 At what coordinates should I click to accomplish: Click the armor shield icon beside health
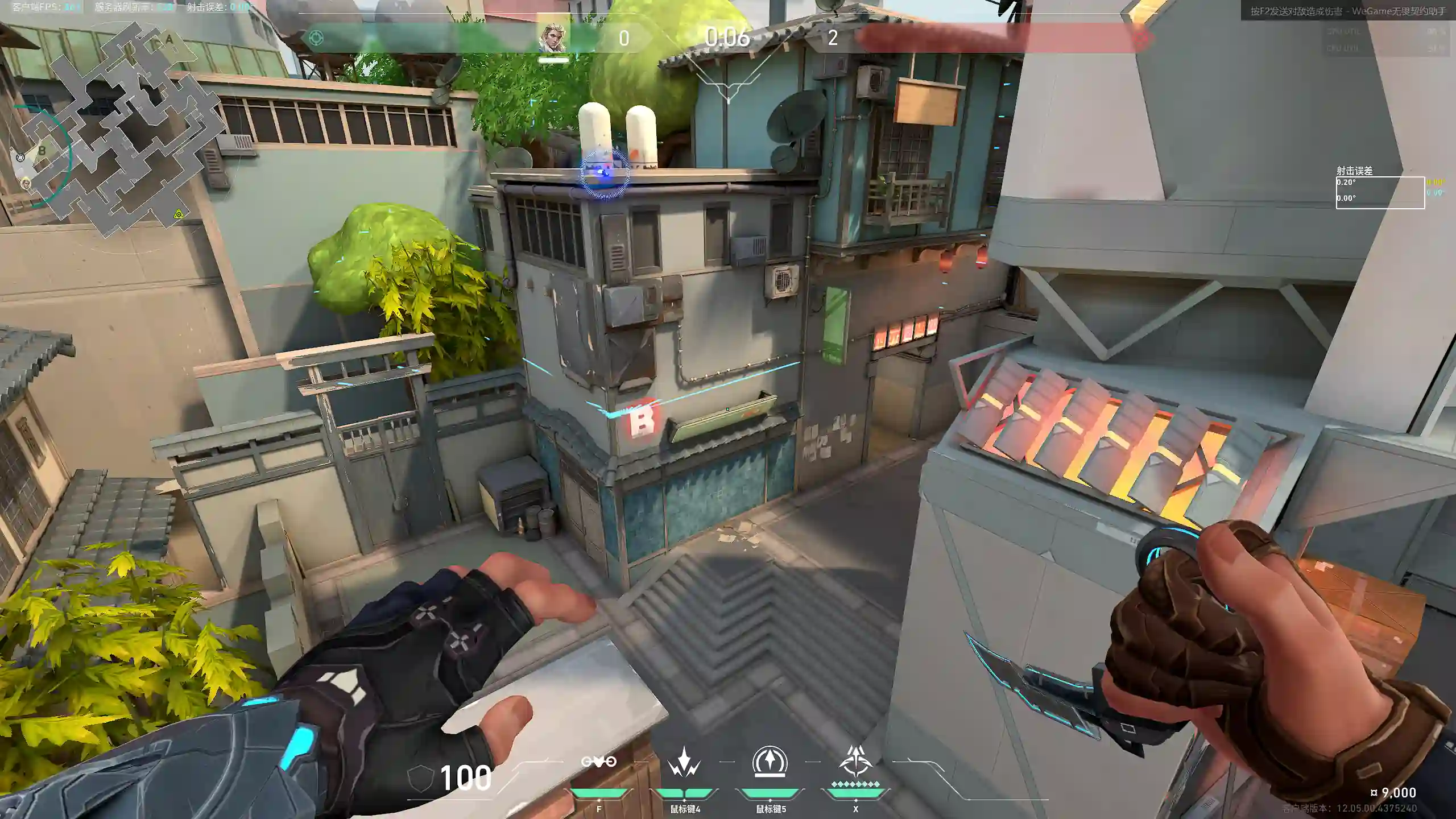pos(421,777)
